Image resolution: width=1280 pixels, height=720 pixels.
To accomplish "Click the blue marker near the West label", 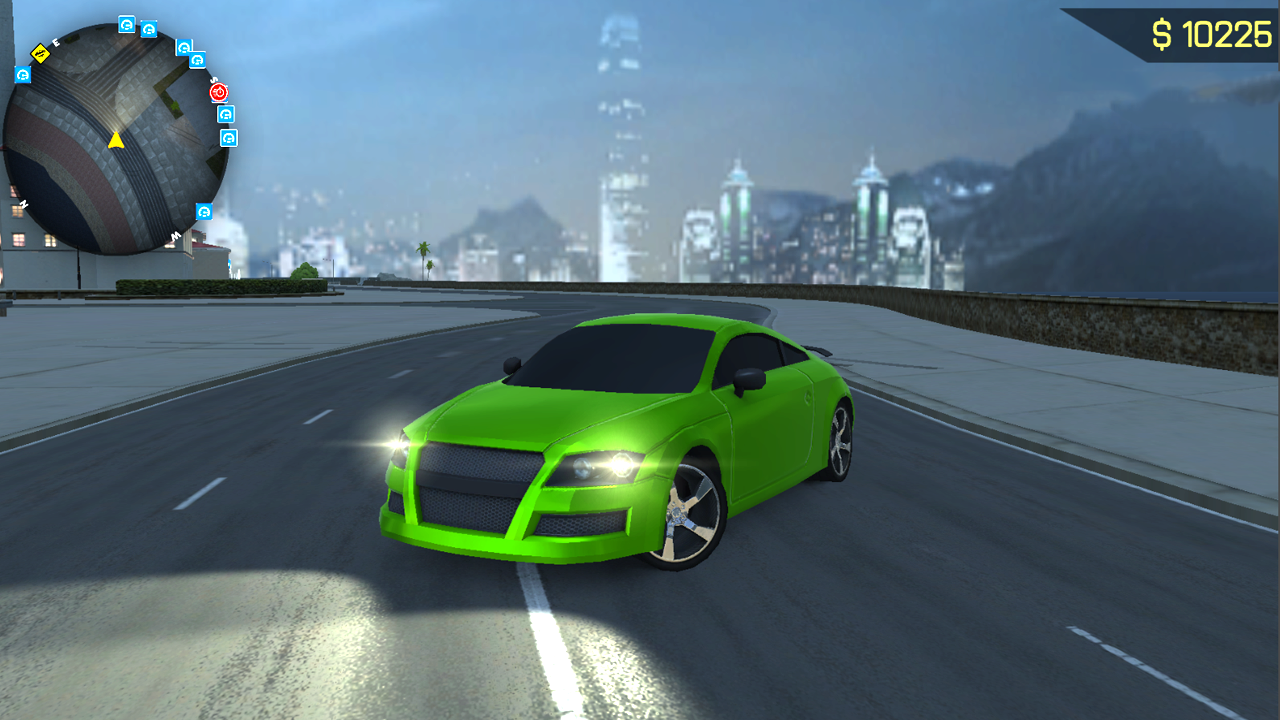I will coord(204,211).
